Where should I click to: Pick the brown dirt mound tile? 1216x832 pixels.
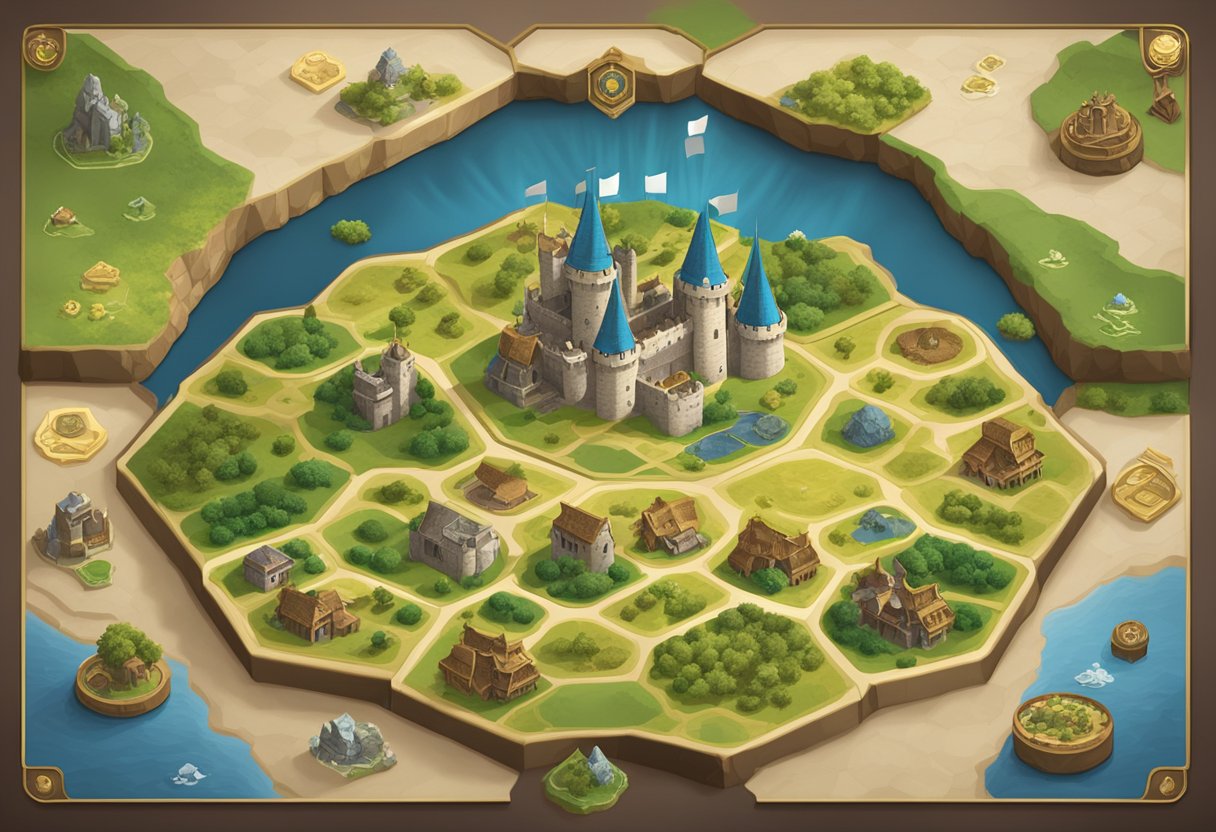(x=928, y=345)
